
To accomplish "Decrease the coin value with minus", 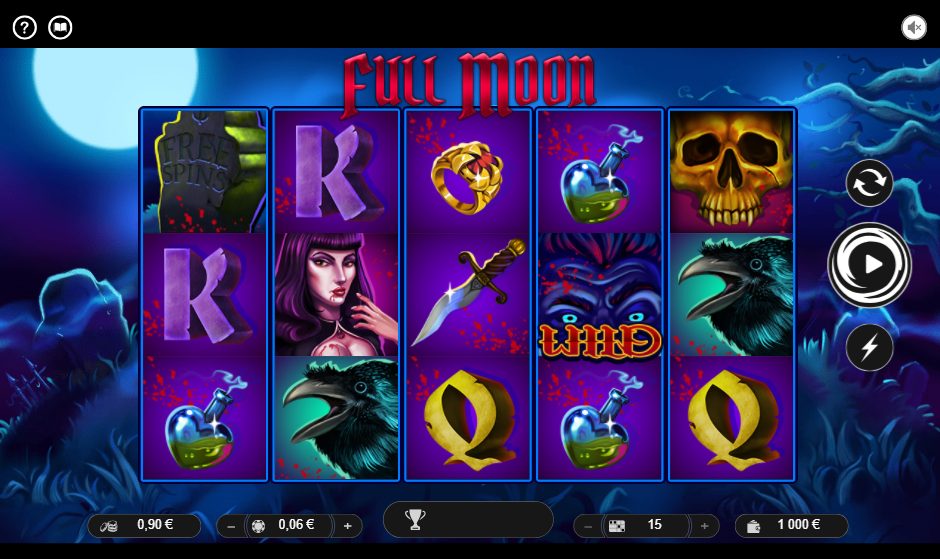I will pyautogui.click(x=231, y=525).
